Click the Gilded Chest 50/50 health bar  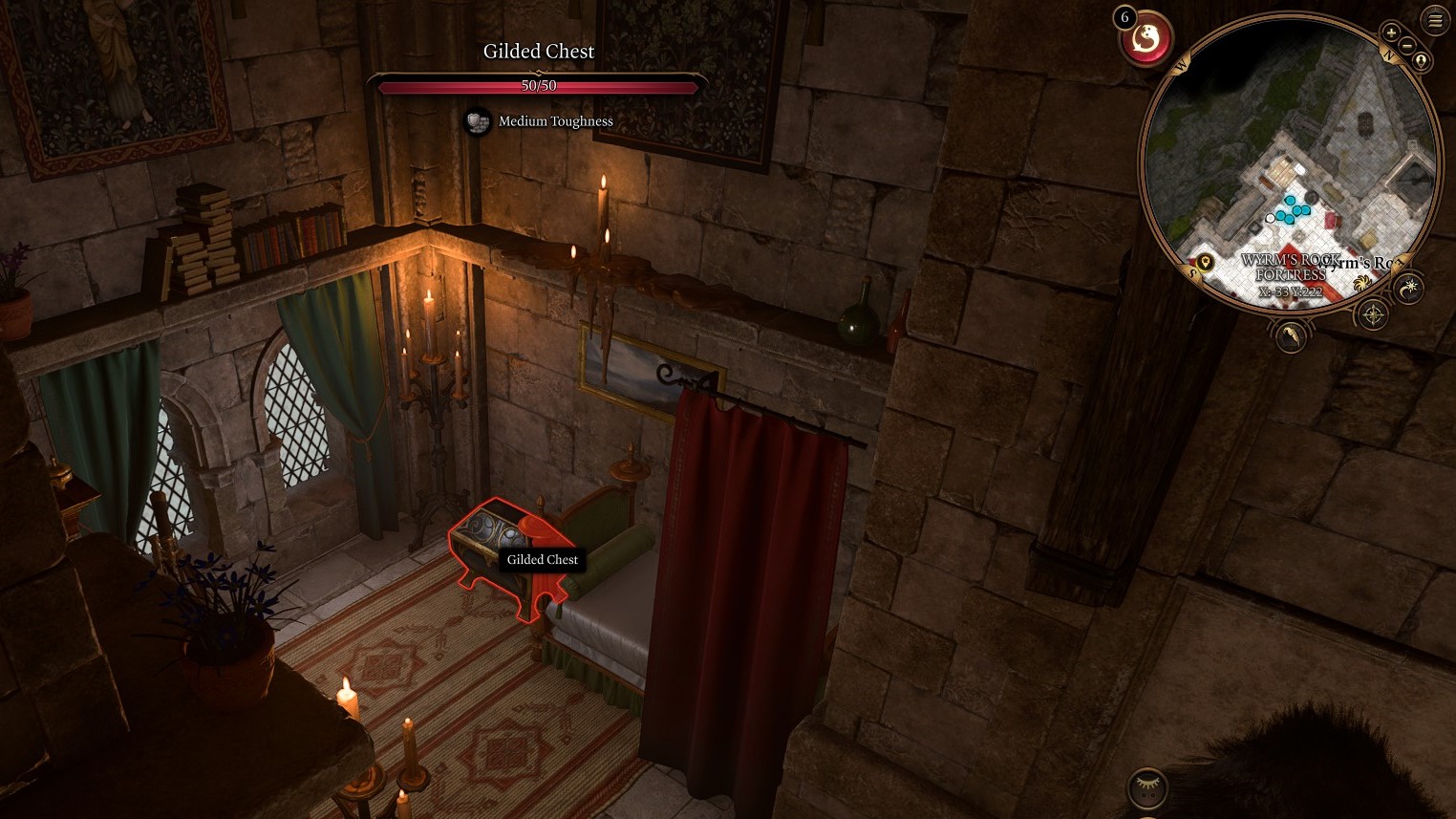[538, 86]
